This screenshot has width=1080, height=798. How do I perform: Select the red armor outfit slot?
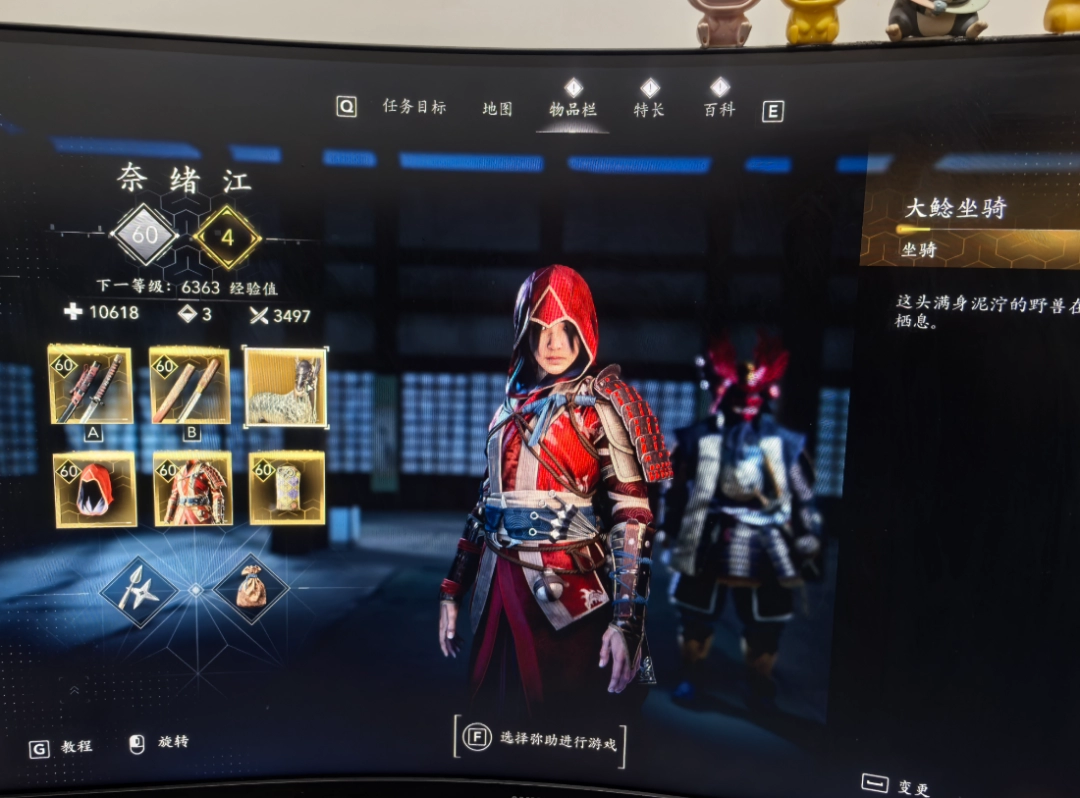(193, 489)
